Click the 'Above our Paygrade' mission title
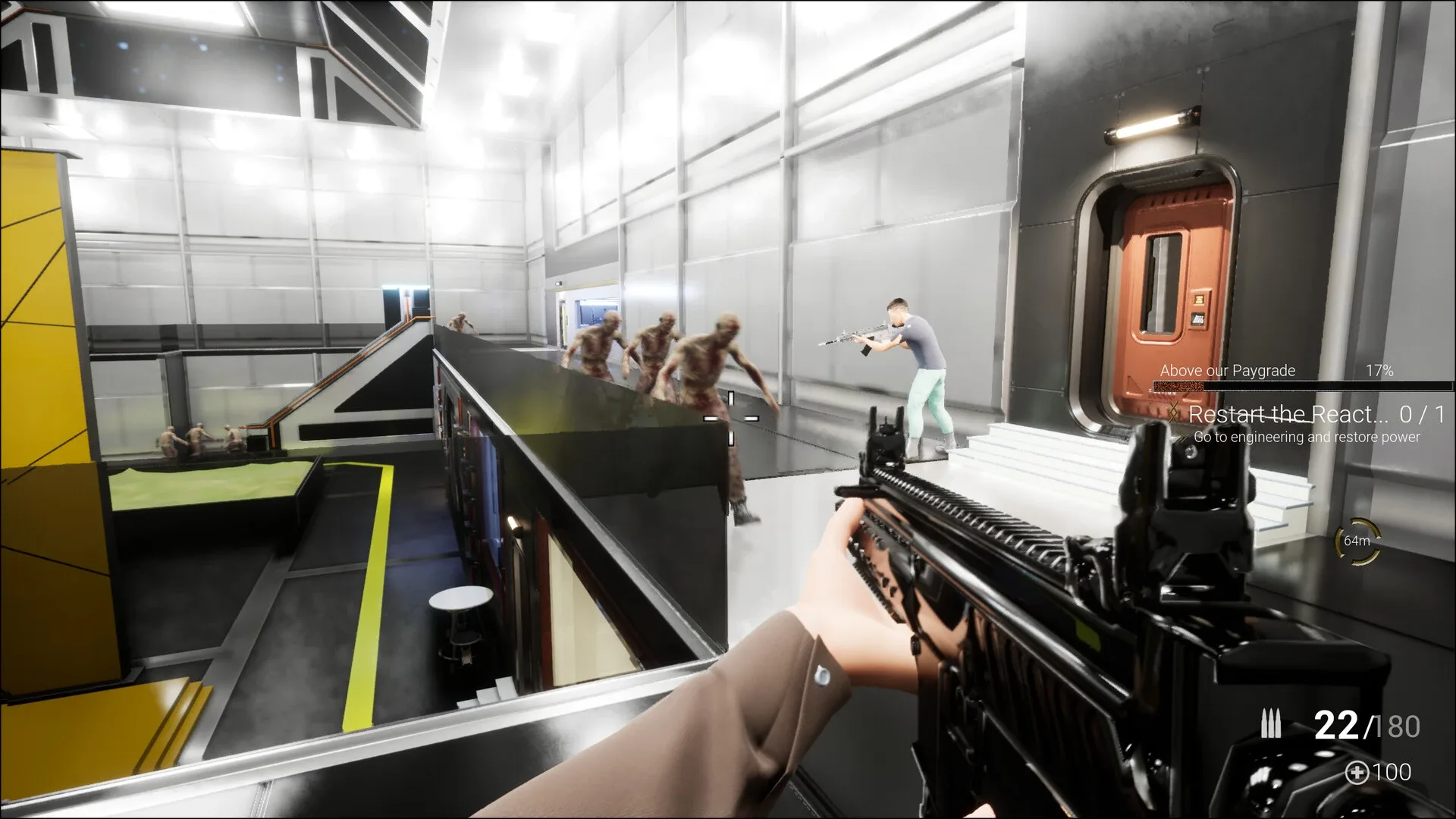 [1227, 371]
